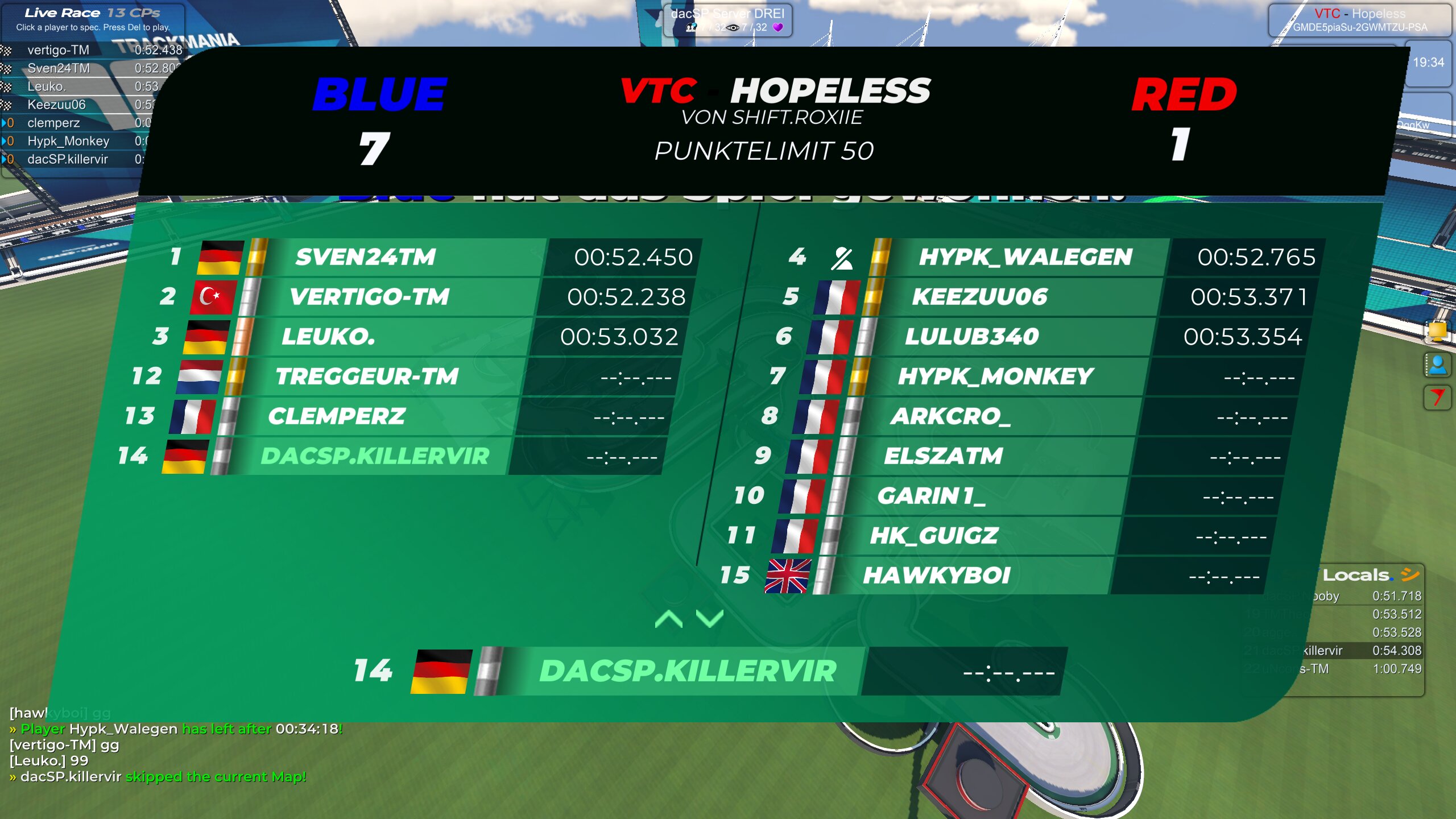Open the blue player profile icon
Viewport: 1456px width, 819px height.
[x=1437, y=365]
